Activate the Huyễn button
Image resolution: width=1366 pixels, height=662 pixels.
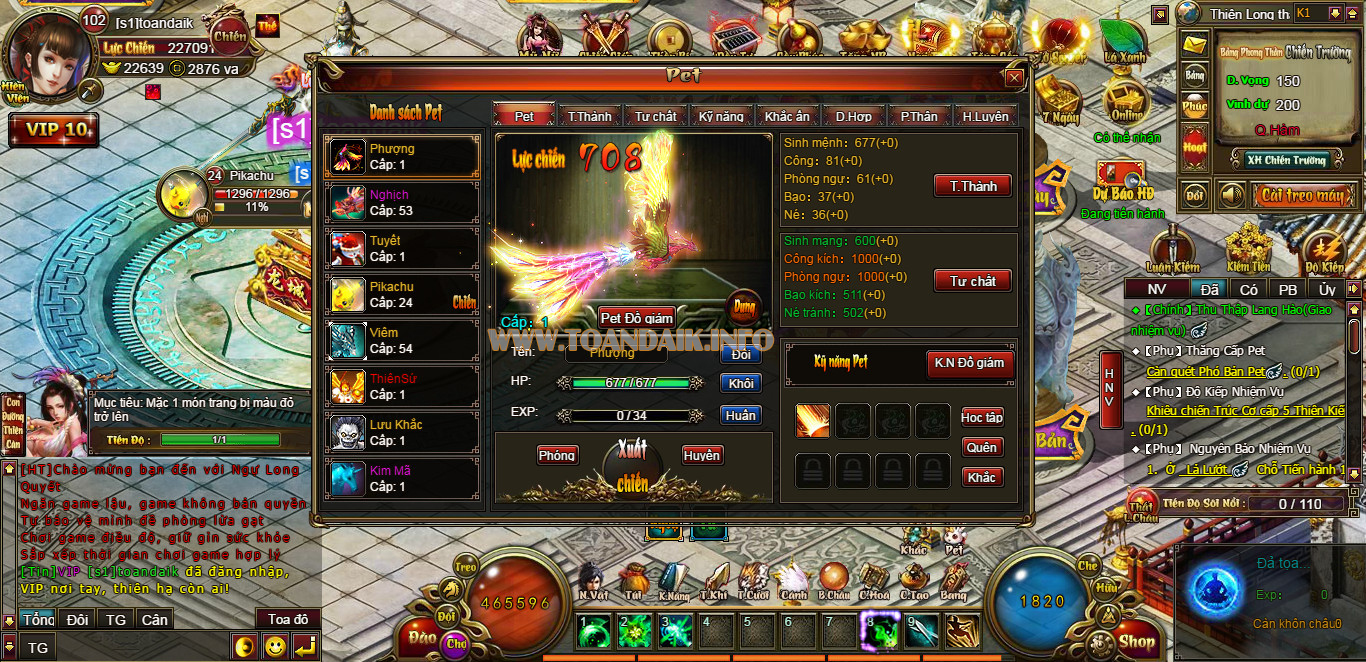pos(702,455)
